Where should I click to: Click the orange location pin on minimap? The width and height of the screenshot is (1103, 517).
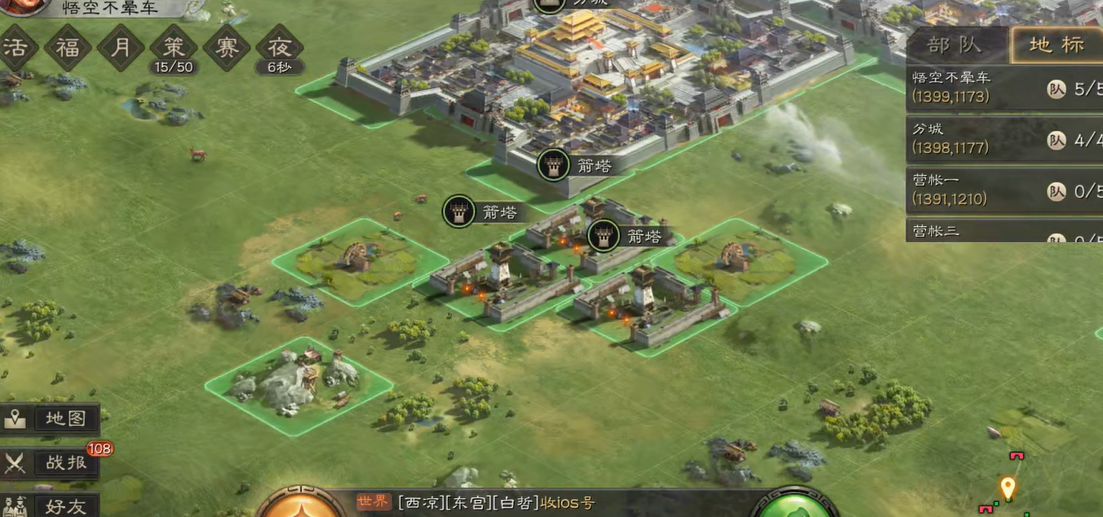click(x=1008, y=488)
